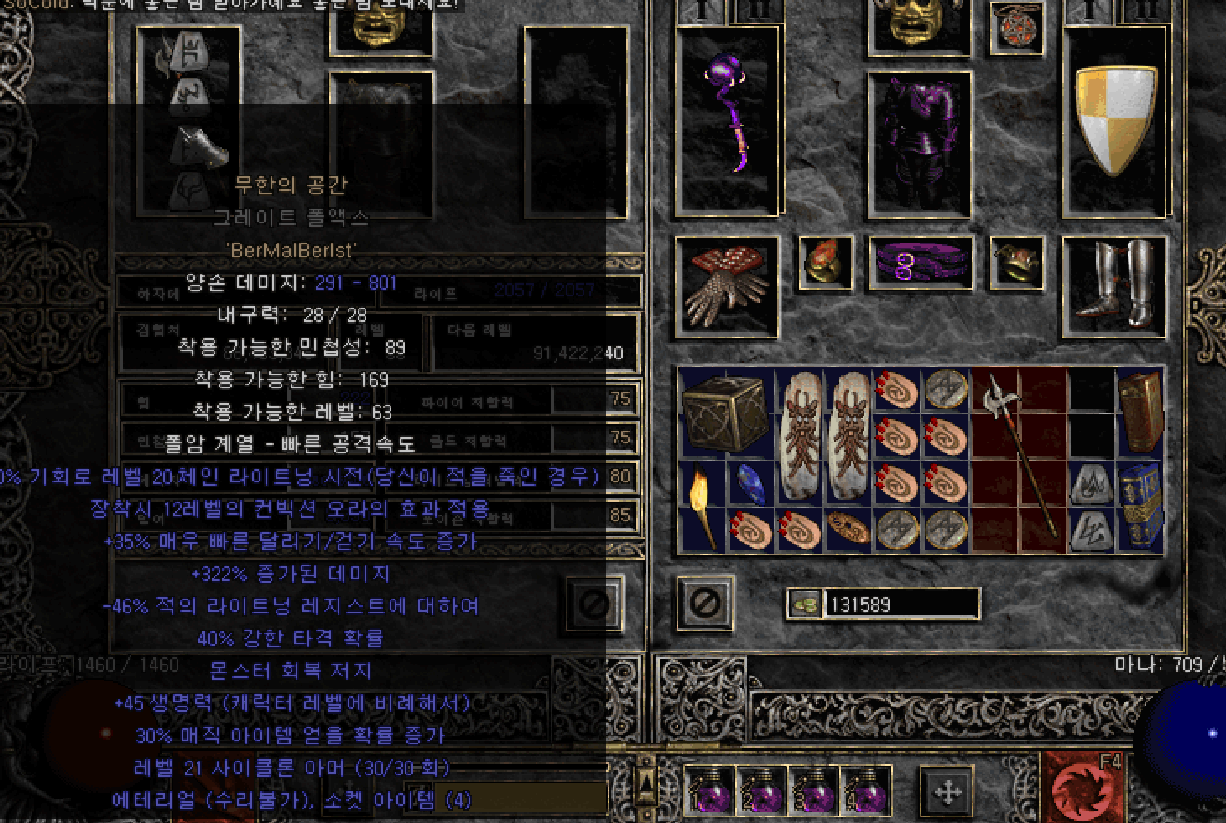The width and height of the screenshot is (1226, 823).
Task: Select the steel boots slot
Action: click(1113, 284)
